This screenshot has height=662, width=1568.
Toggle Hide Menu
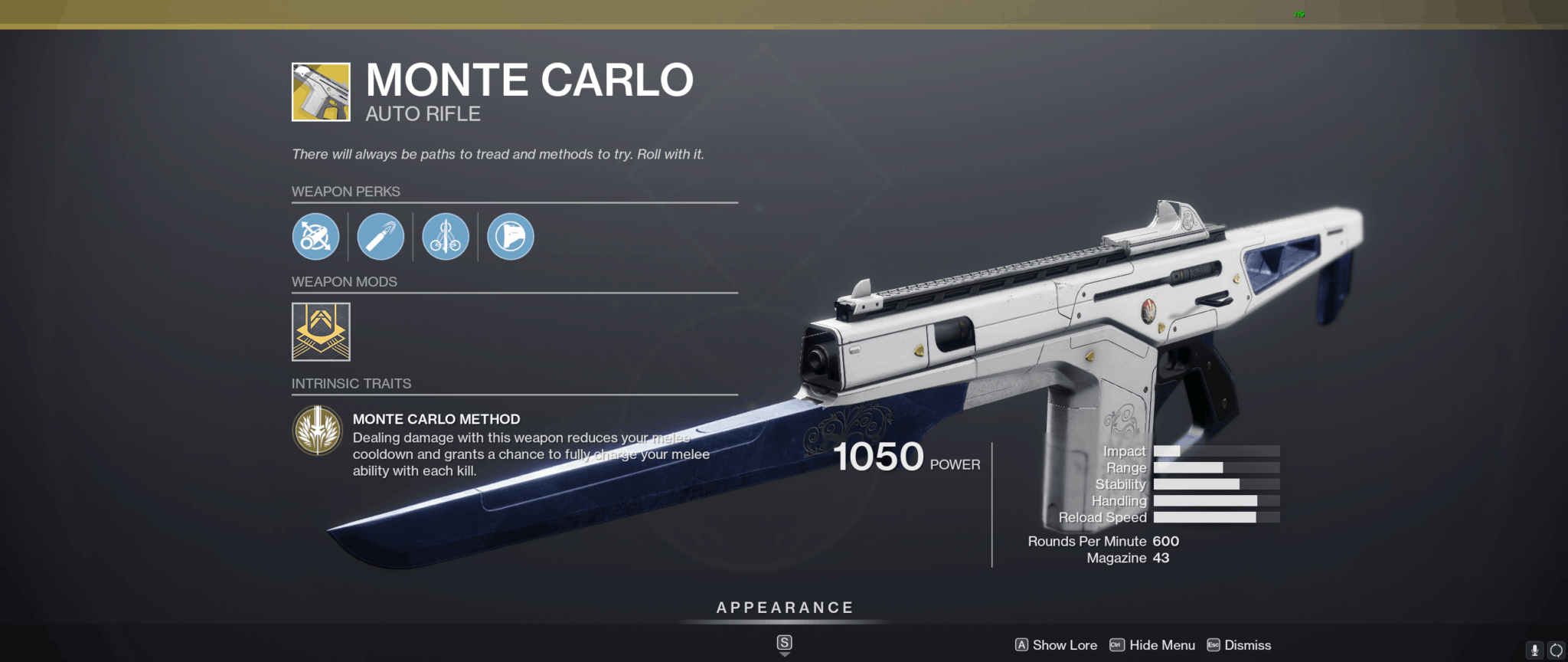(x=1161, y=645)
